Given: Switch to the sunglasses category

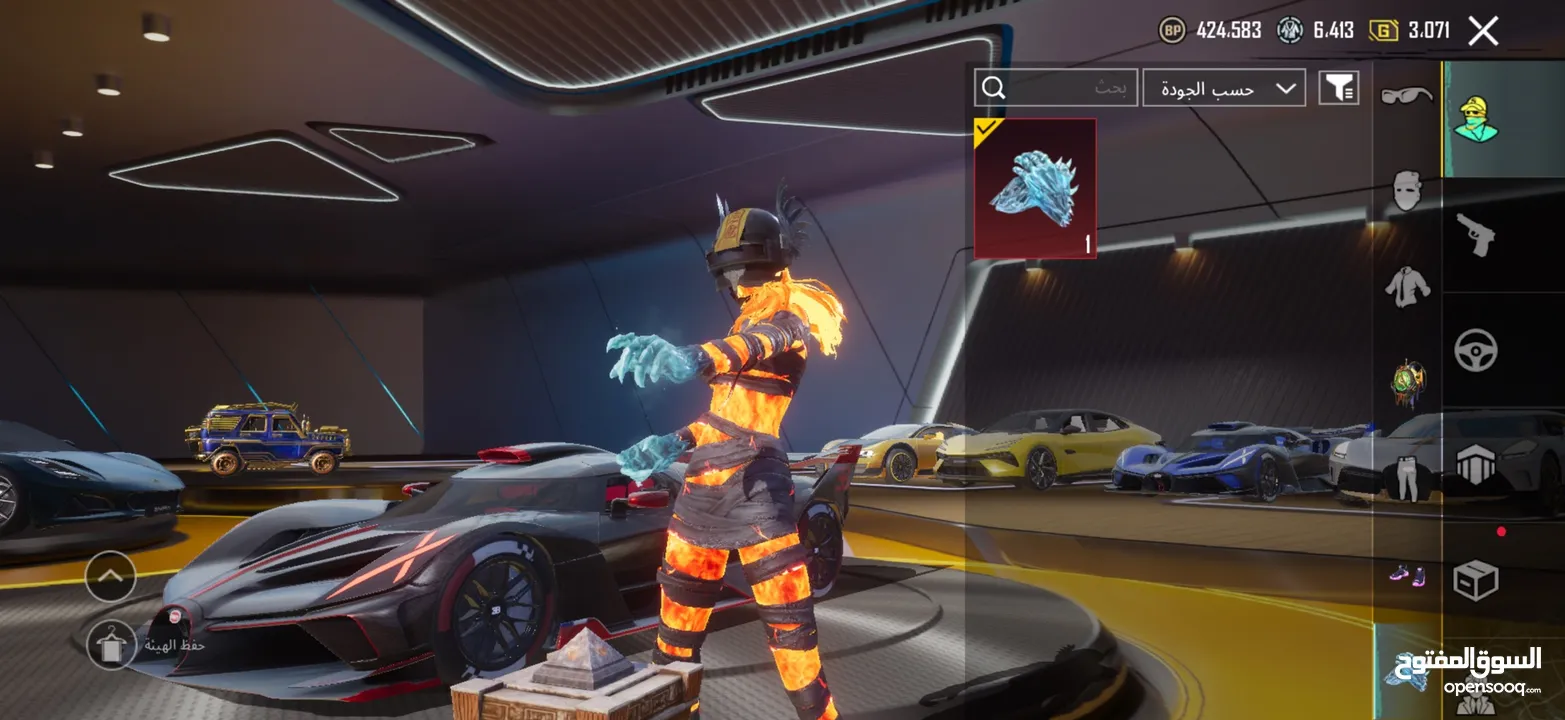Looking at the screenshot, I should [1406, 96].
